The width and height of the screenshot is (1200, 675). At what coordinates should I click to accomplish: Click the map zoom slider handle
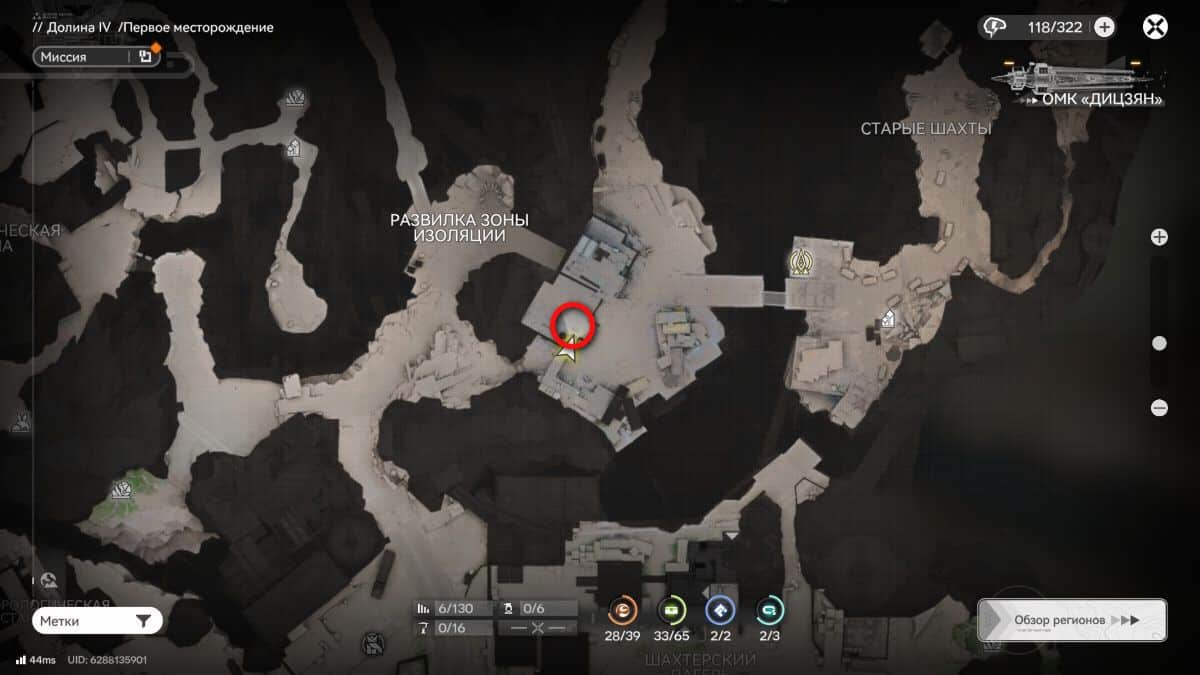pyautogui.click(x=1159, y=343)
